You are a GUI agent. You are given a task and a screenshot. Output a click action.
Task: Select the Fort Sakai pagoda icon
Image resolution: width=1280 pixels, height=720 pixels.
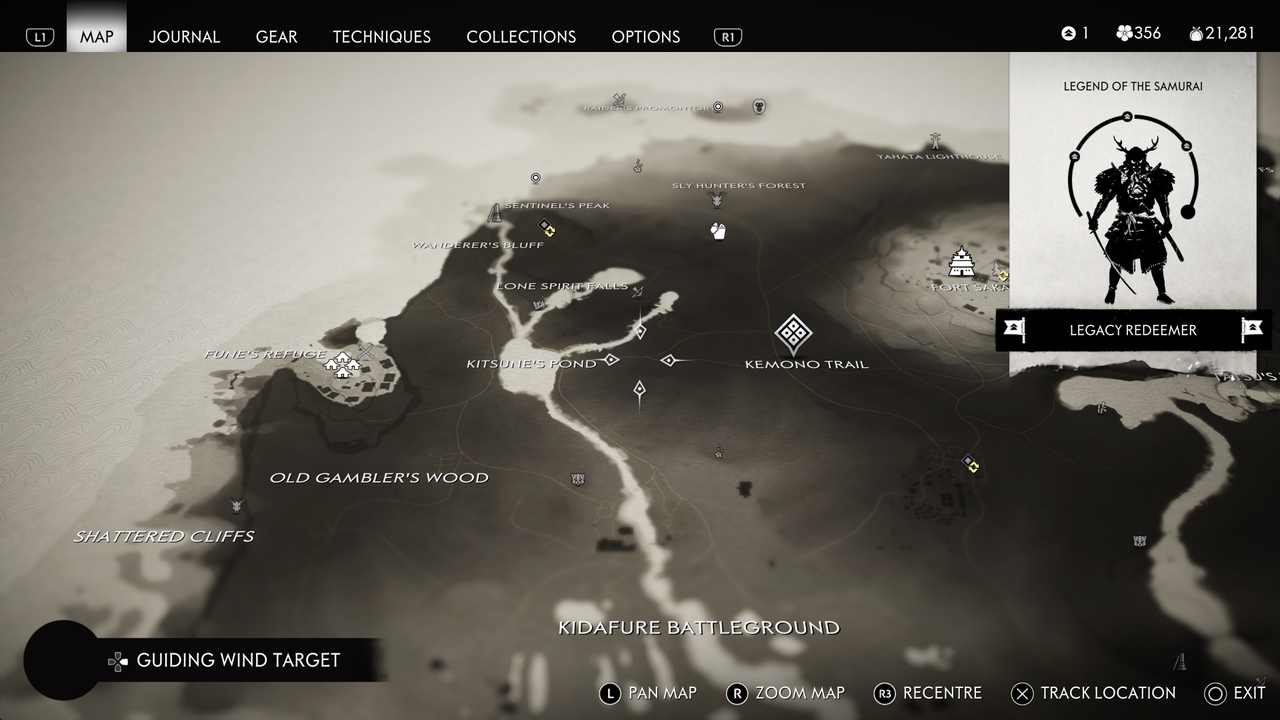962,263
